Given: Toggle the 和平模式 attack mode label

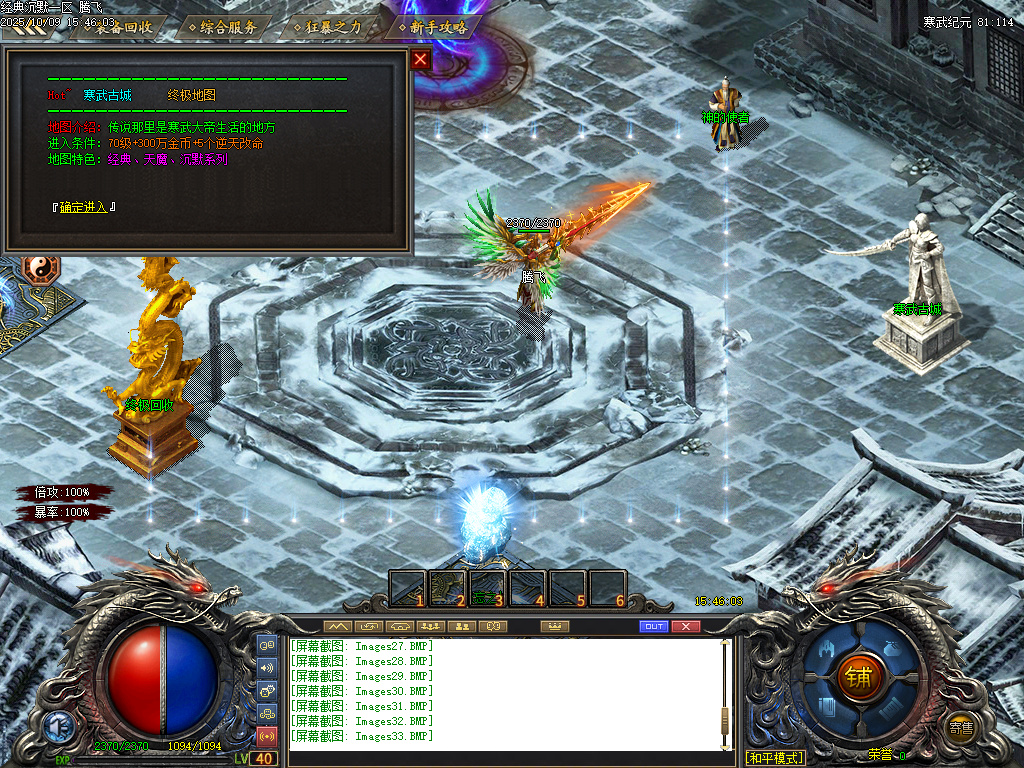Looking at the screenshot, I should pos(775,758).
